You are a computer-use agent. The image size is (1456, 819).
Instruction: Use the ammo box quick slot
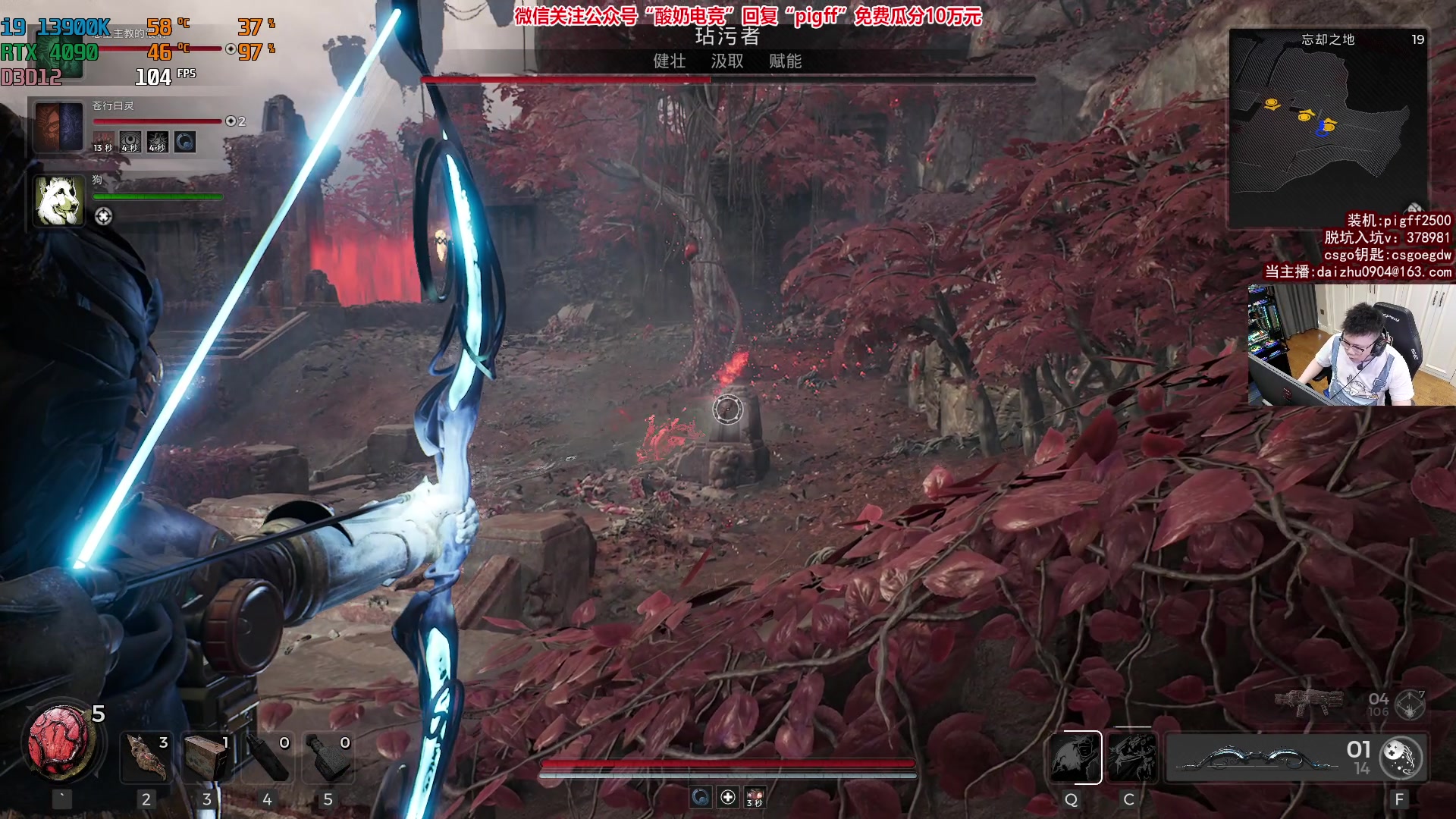coord(207,756)
